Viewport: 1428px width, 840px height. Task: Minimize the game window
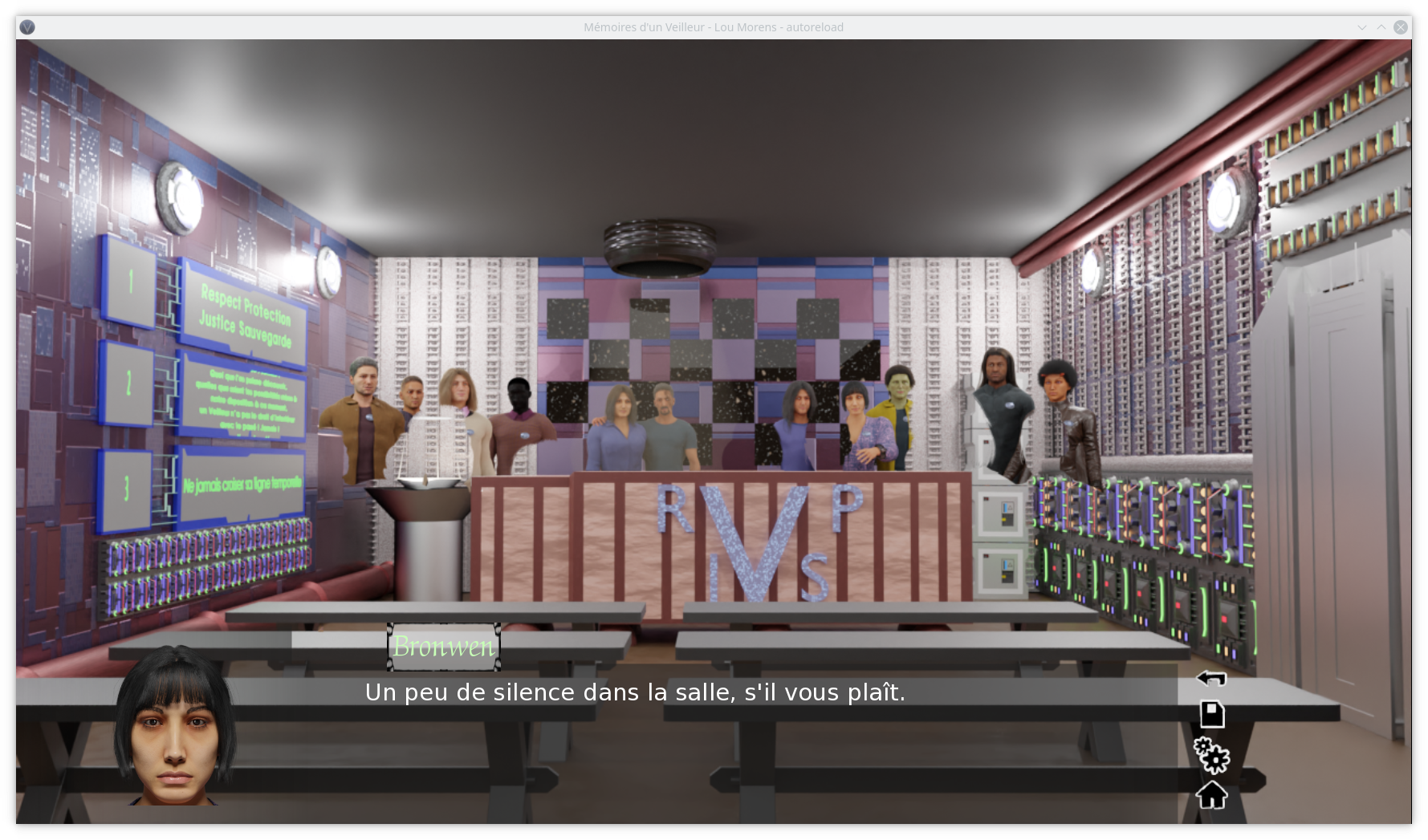point(1362,27)
